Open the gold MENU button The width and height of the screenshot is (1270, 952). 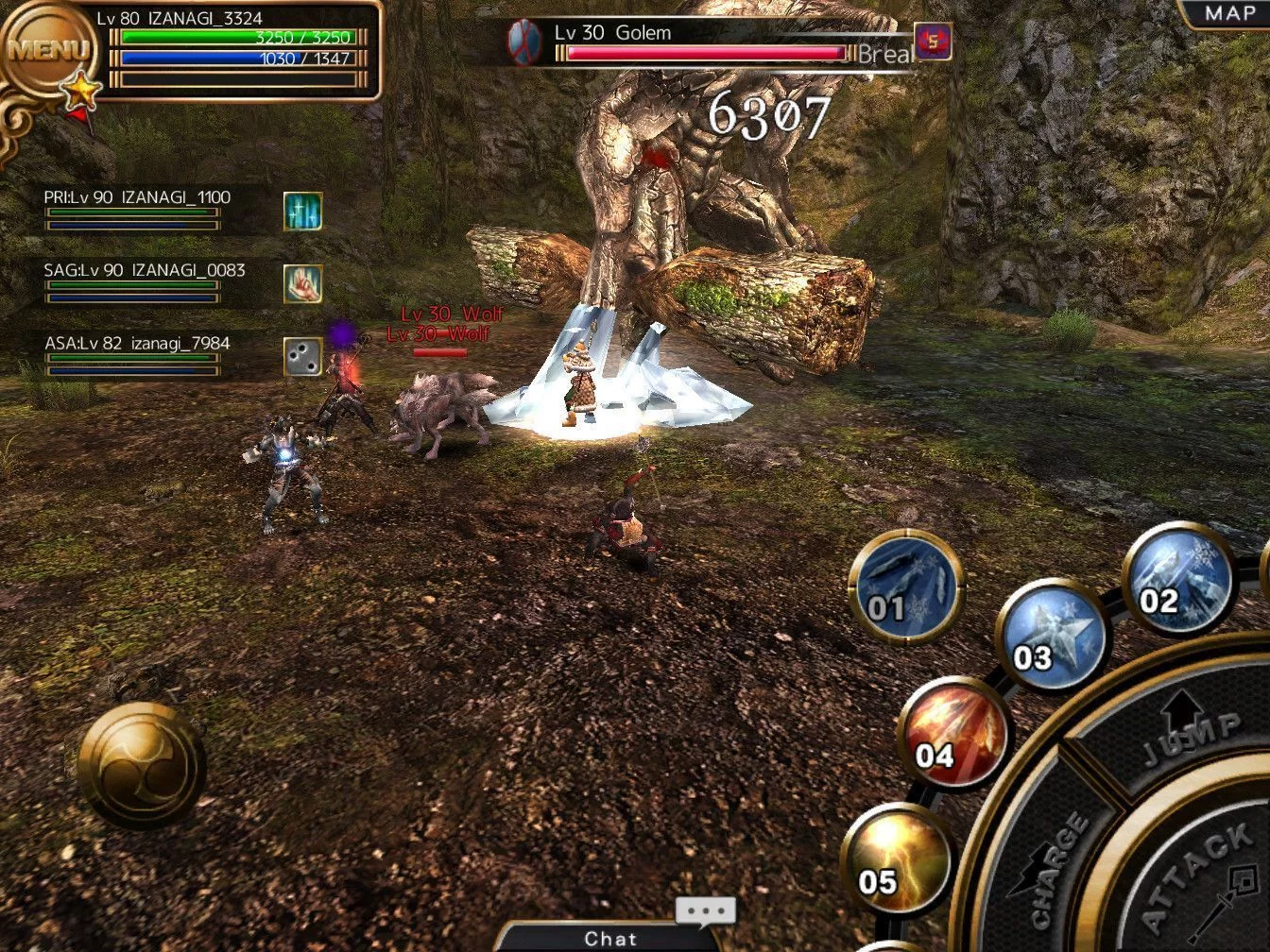[x=47, y=51]
